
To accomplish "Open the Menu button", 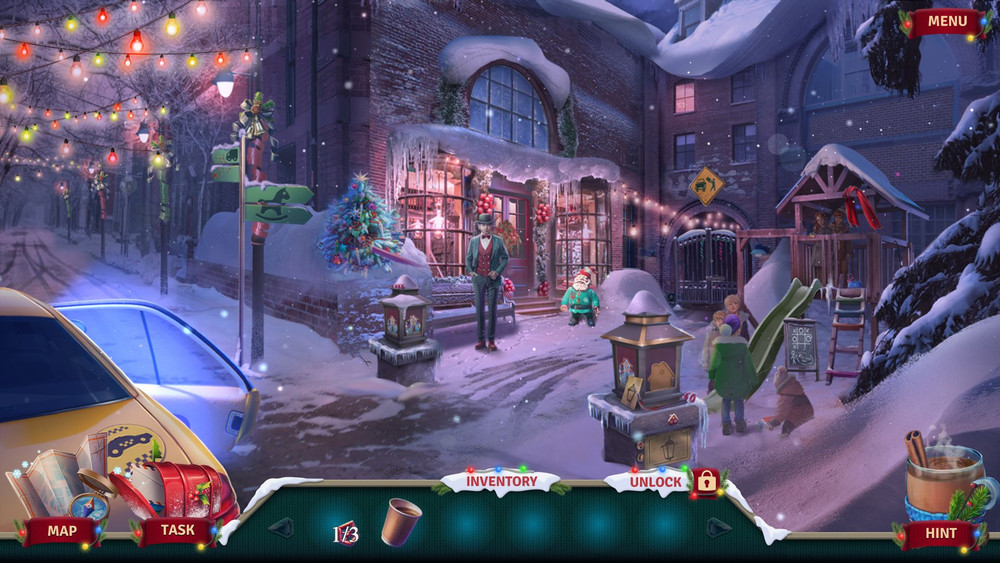I will 946,21.
